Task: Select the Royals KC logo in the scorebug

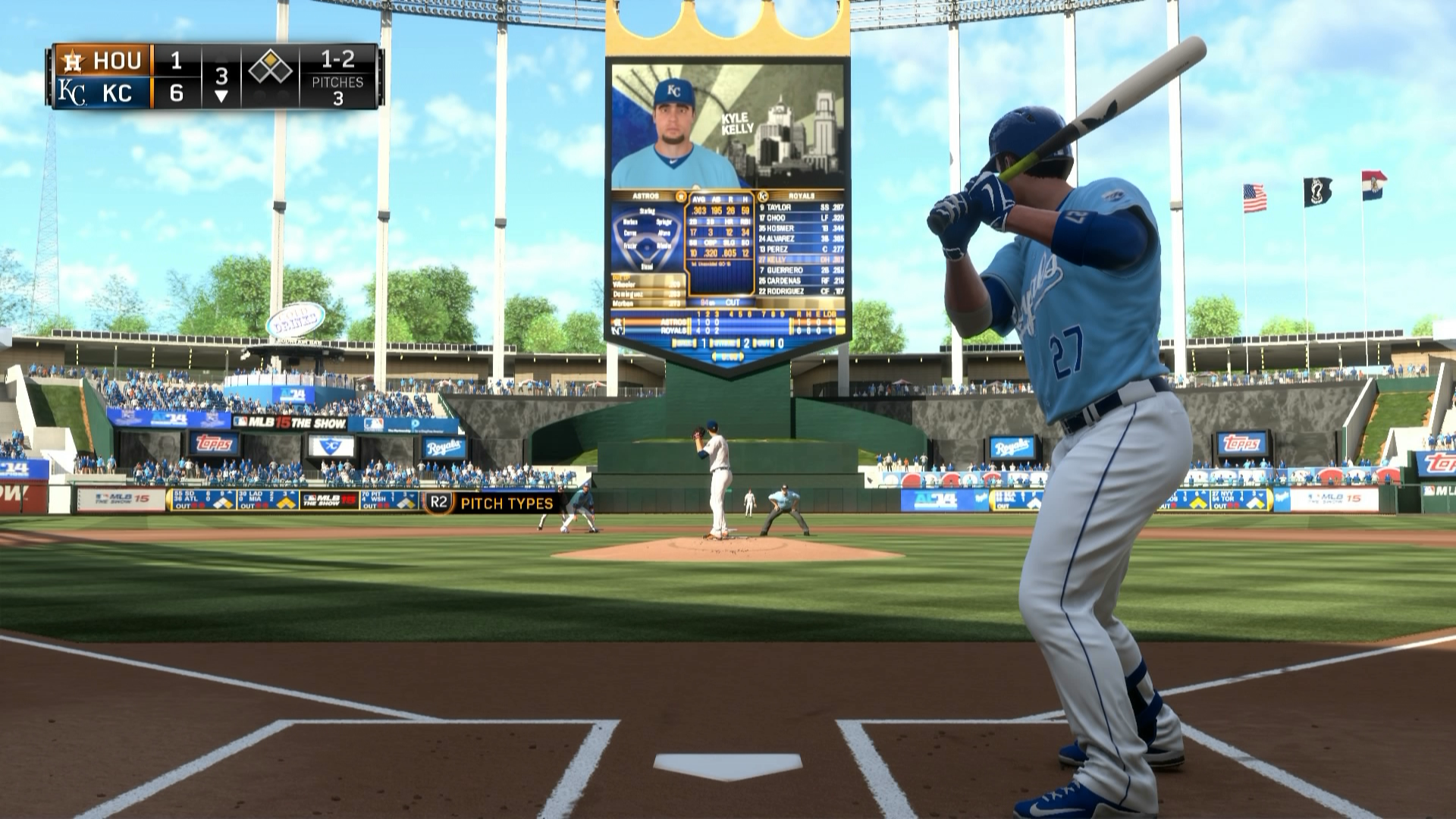Action: click(x=71, y=93)
